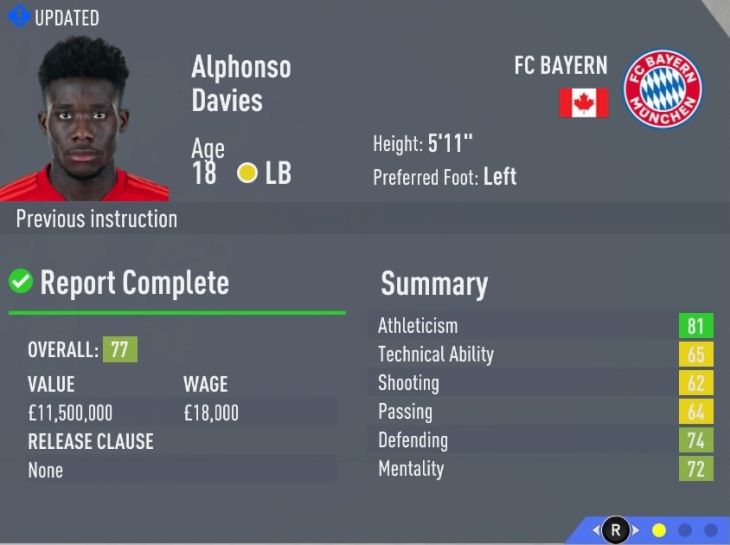This screenshot has width=730, height=545.
Task: Select the Previous instruction row
Action: [x=97, y=219]
